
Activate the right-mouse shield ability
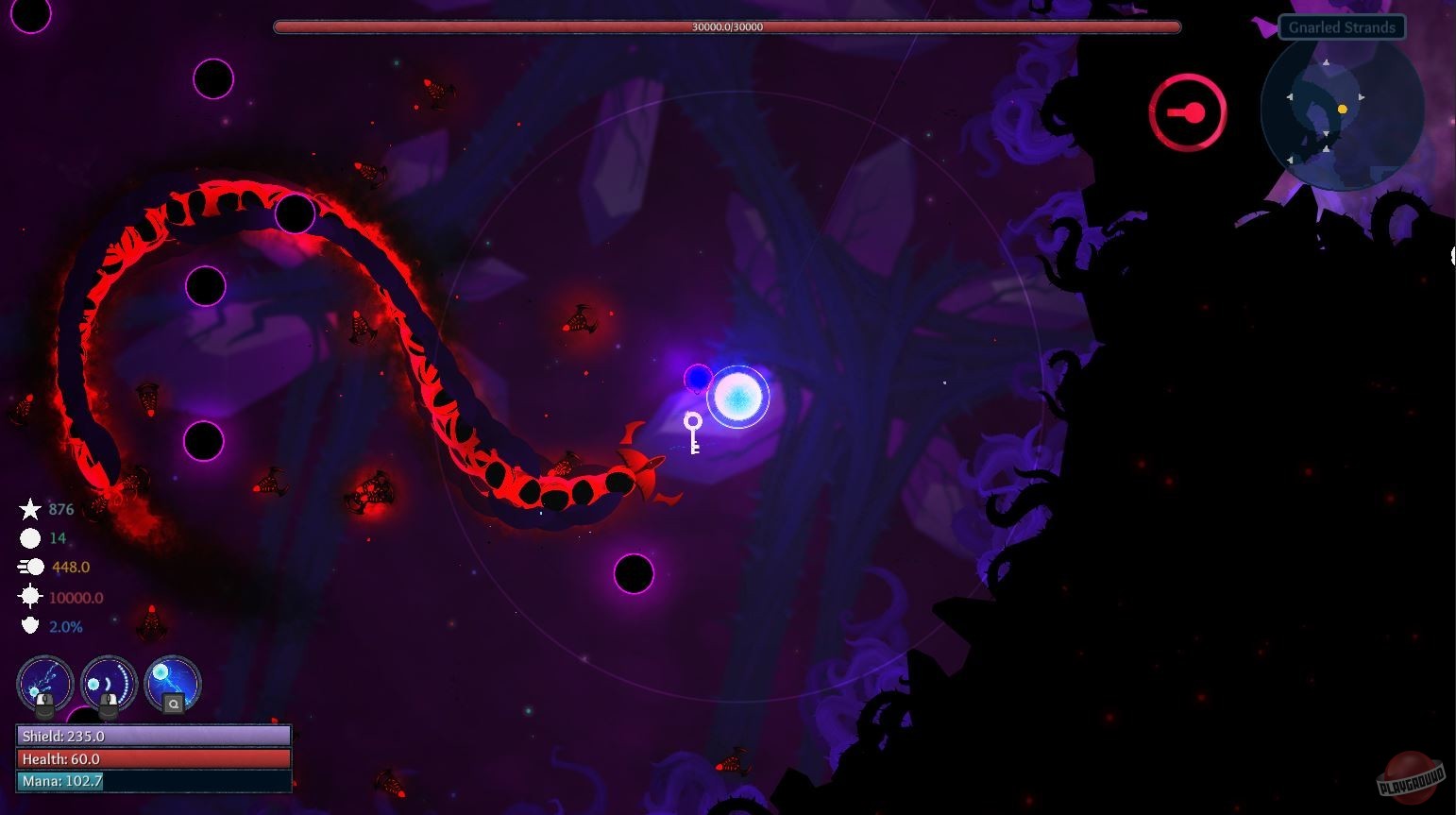pyautogui.click(x=108, y=685)
